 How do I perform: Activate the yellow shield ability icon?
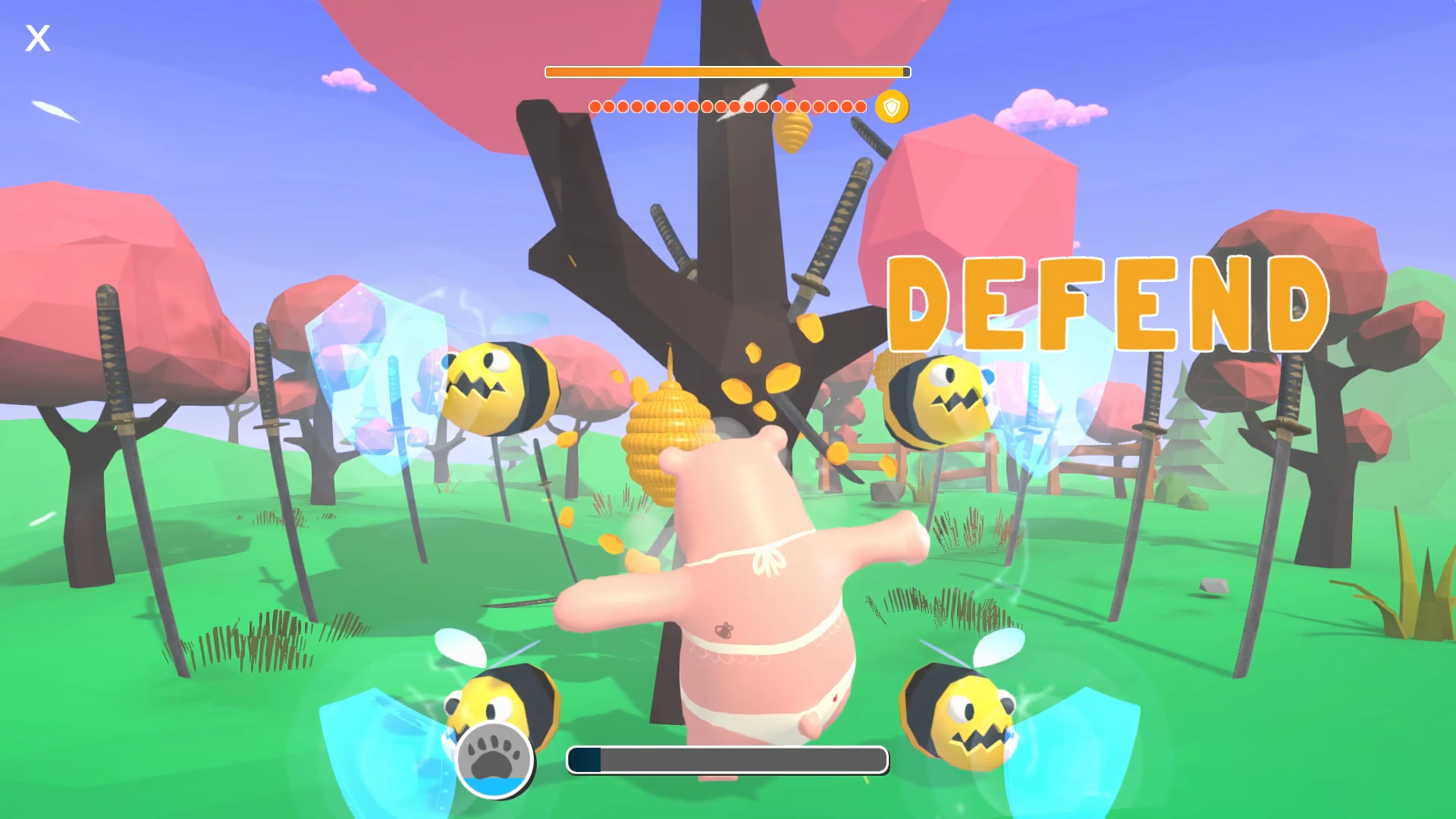click(x=892, y=106)
